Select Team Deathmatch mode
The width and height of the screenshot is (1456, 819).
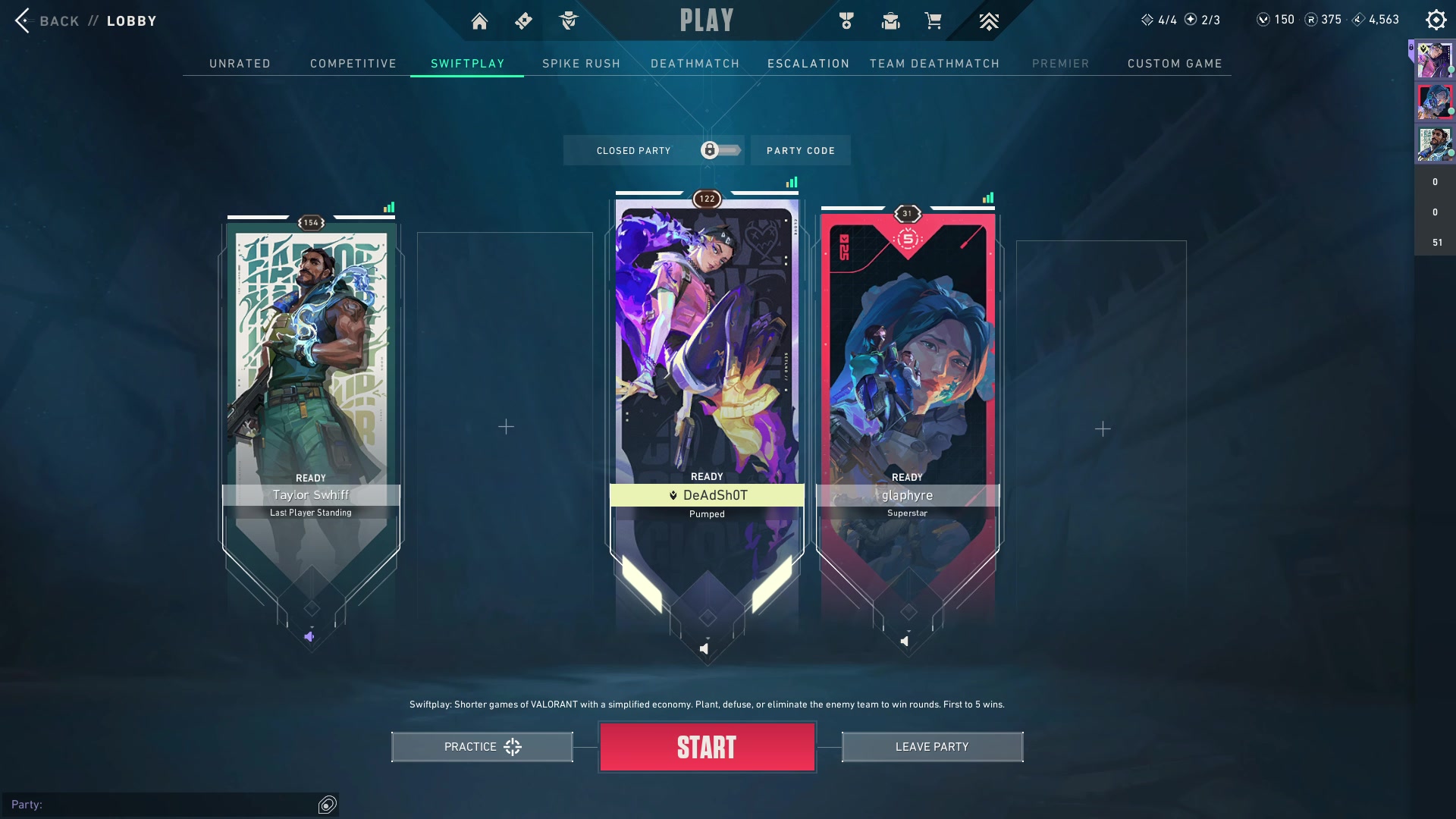click(x=934, y=64)
